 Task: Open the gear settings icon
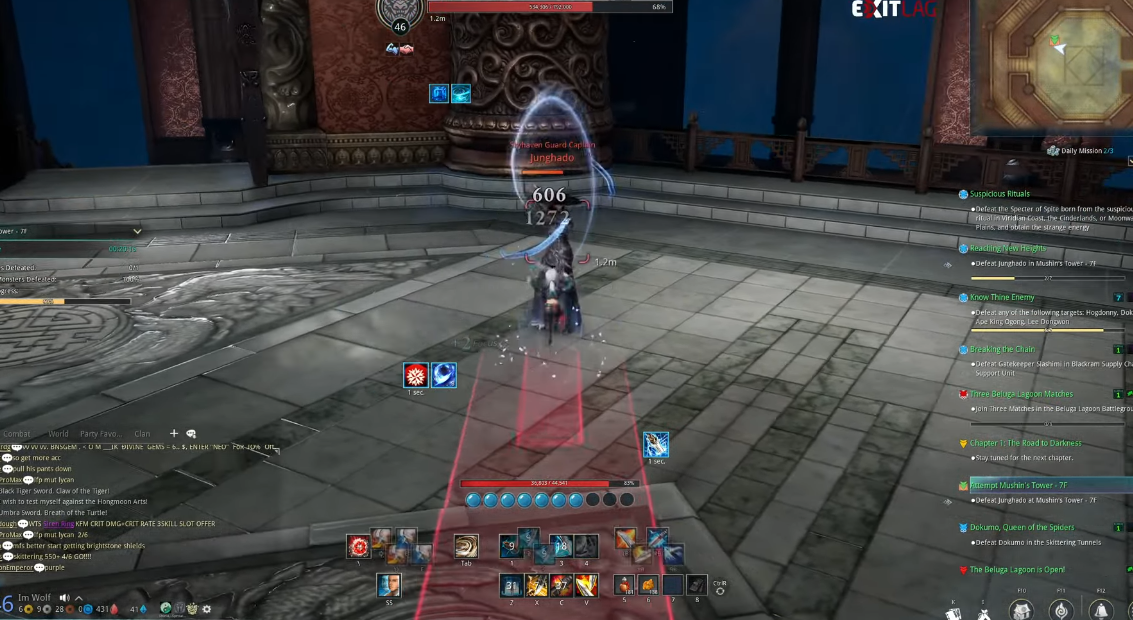pyautogui.click(x=207, y=608)
